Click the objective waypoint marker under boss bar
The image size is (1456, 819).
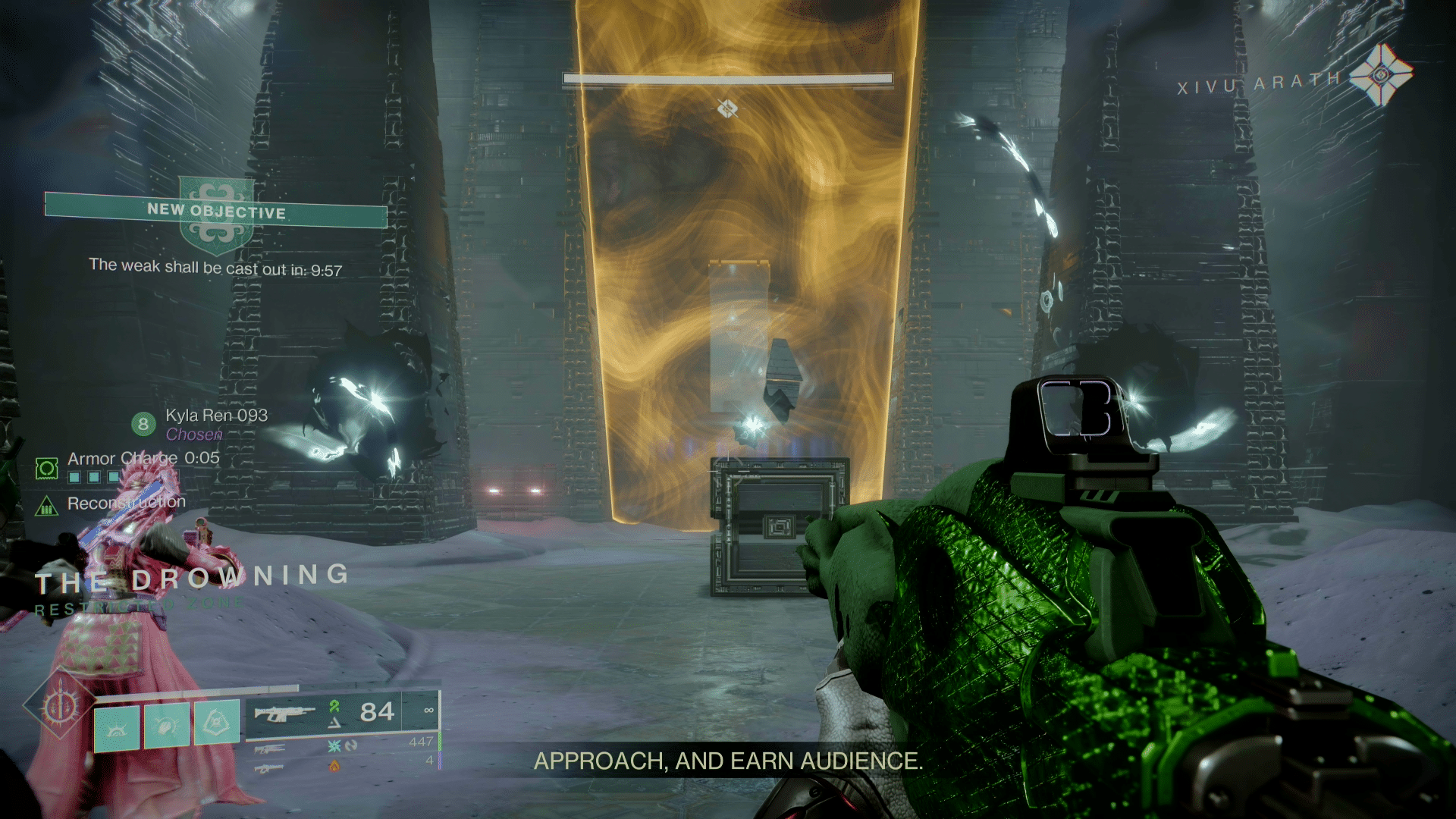[727, 109]
